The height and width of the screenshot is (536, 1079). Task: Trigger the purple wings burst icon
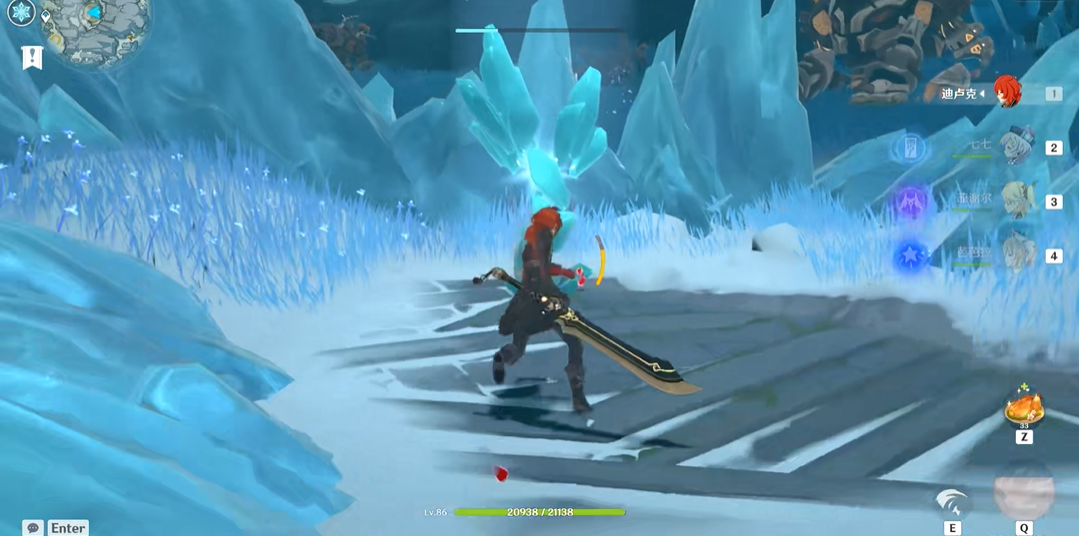click(x=910, y=202)
